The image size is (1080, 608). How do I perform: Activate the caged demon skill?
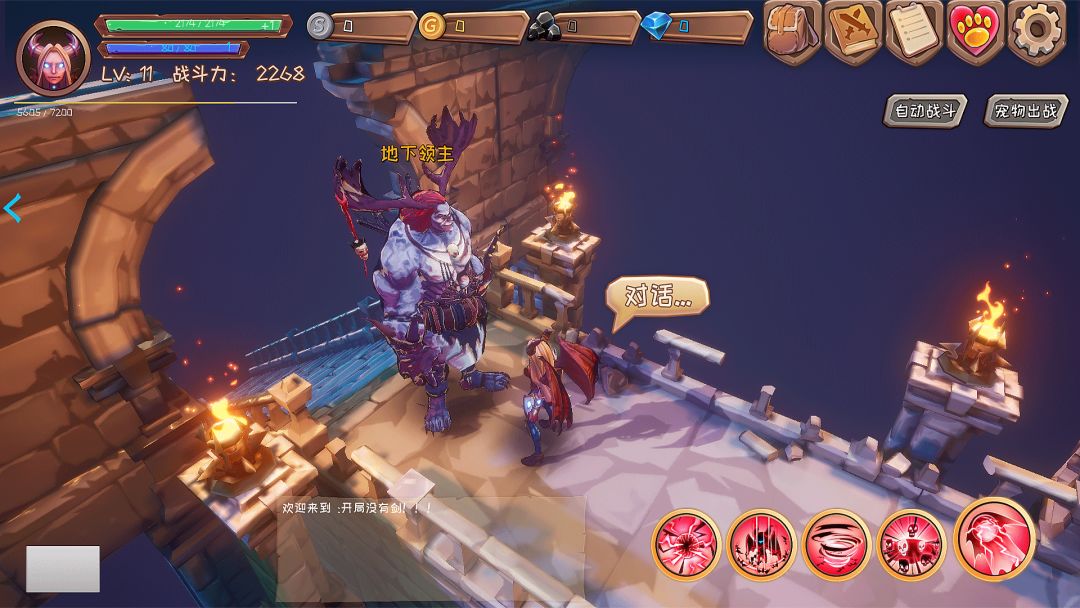pyautogui.click(x=761, y=545)
